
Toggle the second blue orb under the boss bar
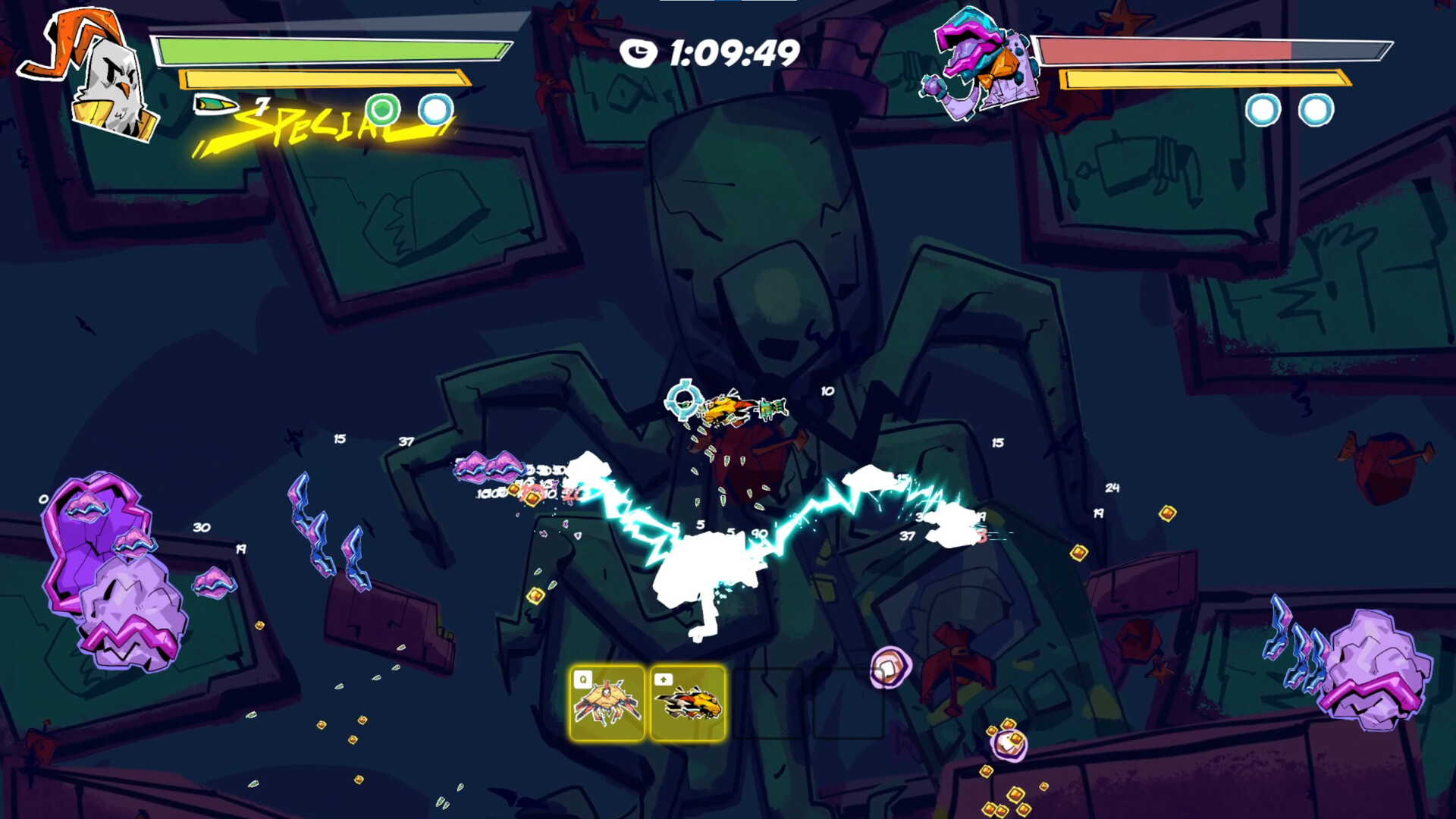tap(1311, 111)
